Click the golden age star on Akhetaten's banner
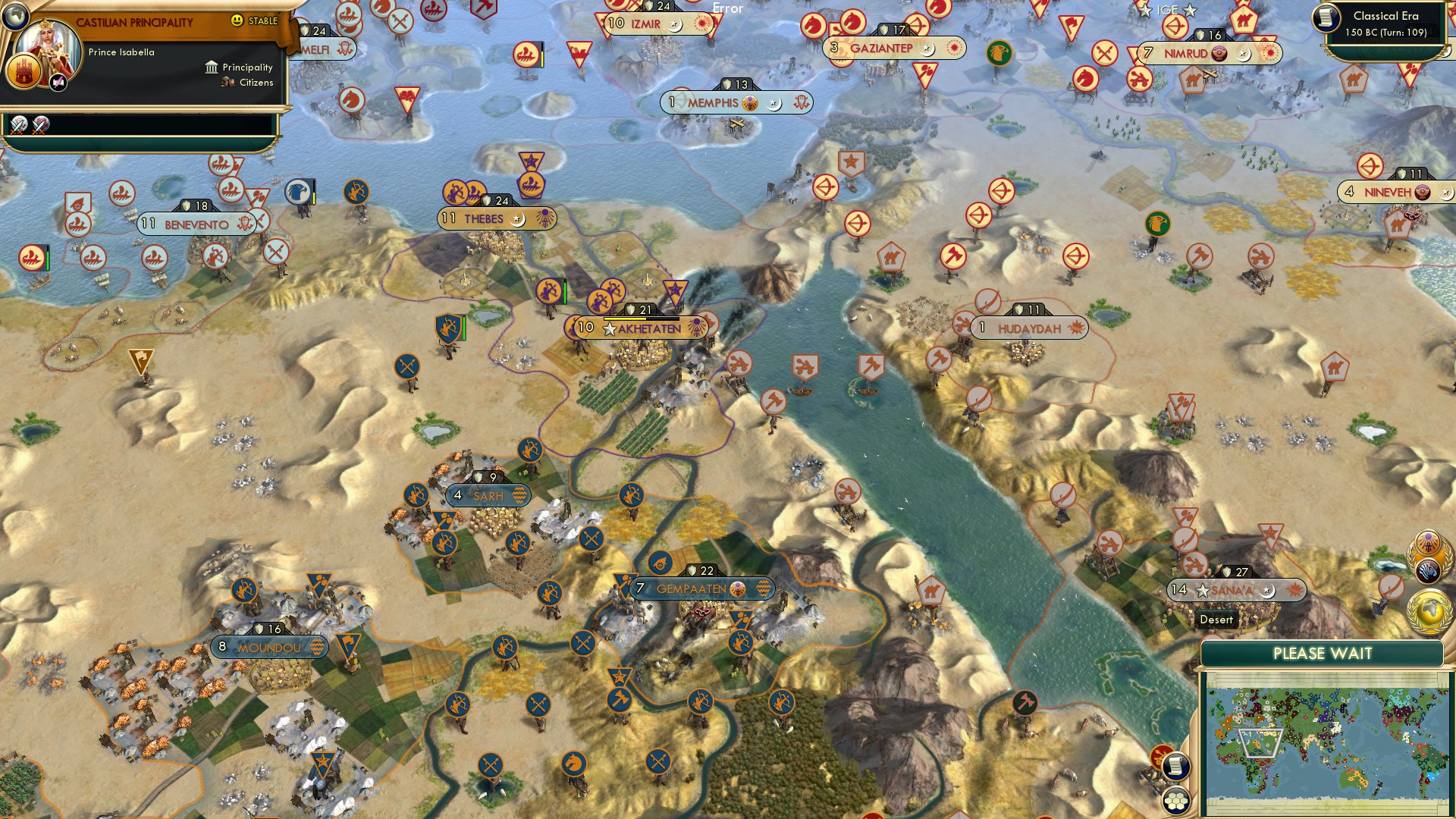1456x819 pixels. (x=609, y=328)
